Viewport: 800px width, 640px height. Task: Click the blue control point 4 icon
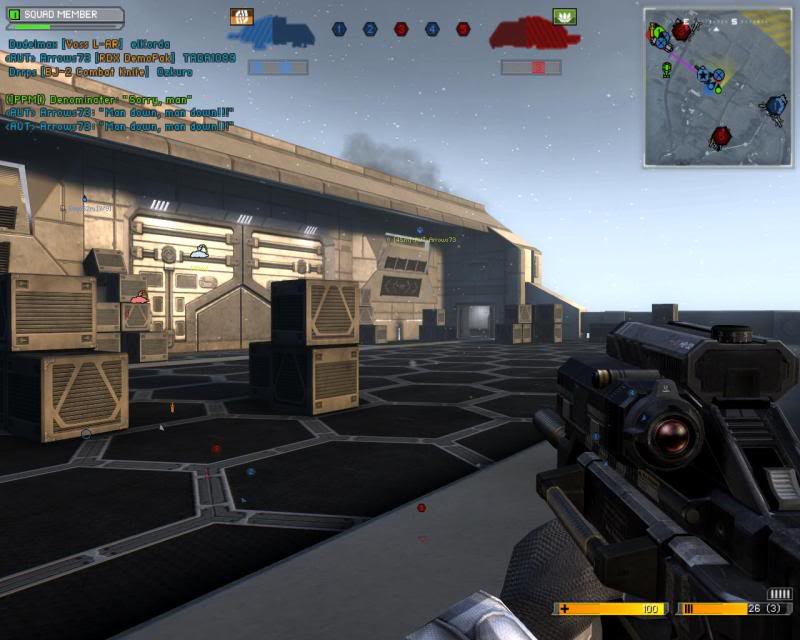432,30
